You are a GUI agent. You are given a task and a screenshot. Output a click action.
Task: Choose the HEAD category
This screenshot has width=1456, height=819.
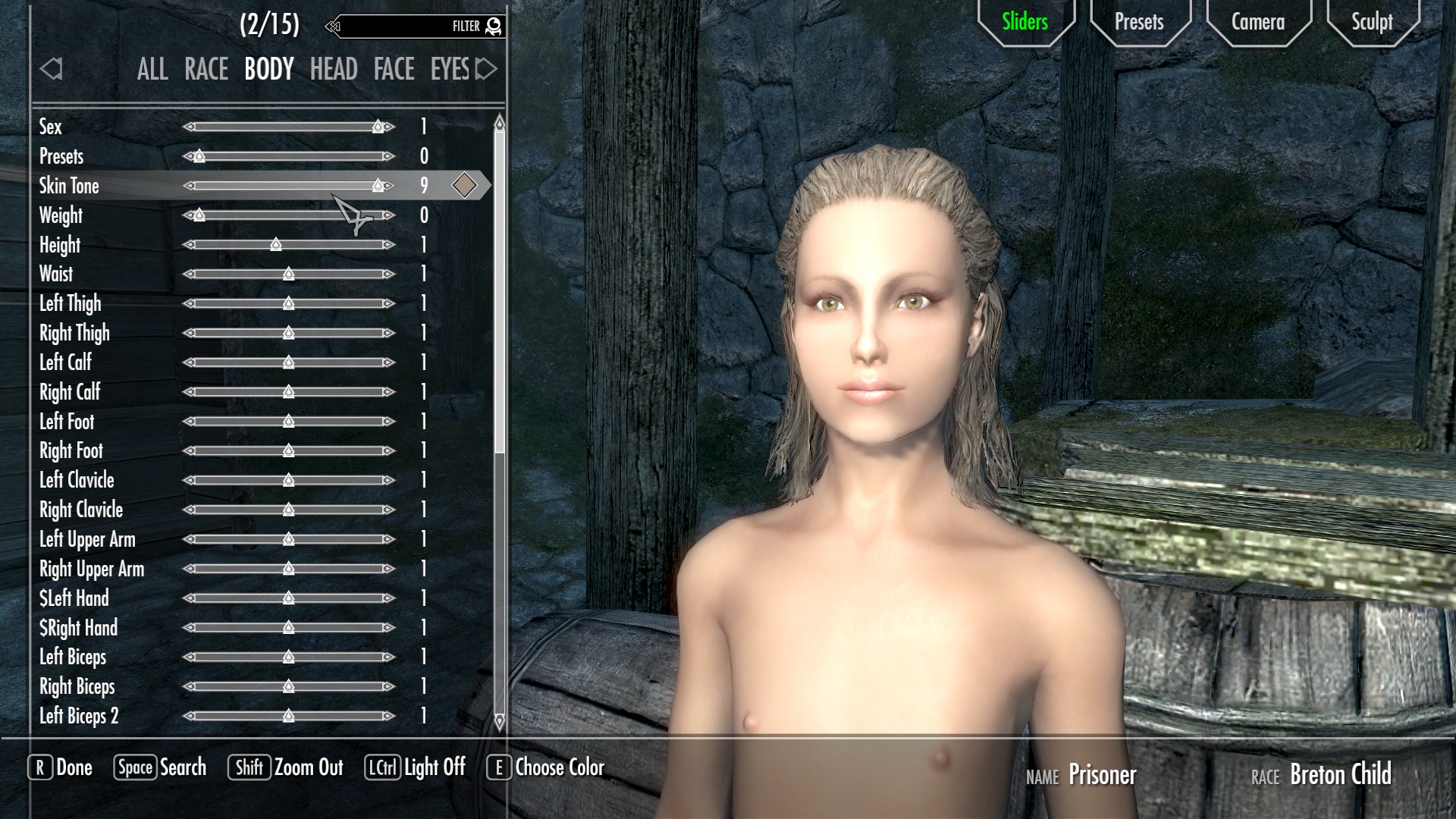334,70
